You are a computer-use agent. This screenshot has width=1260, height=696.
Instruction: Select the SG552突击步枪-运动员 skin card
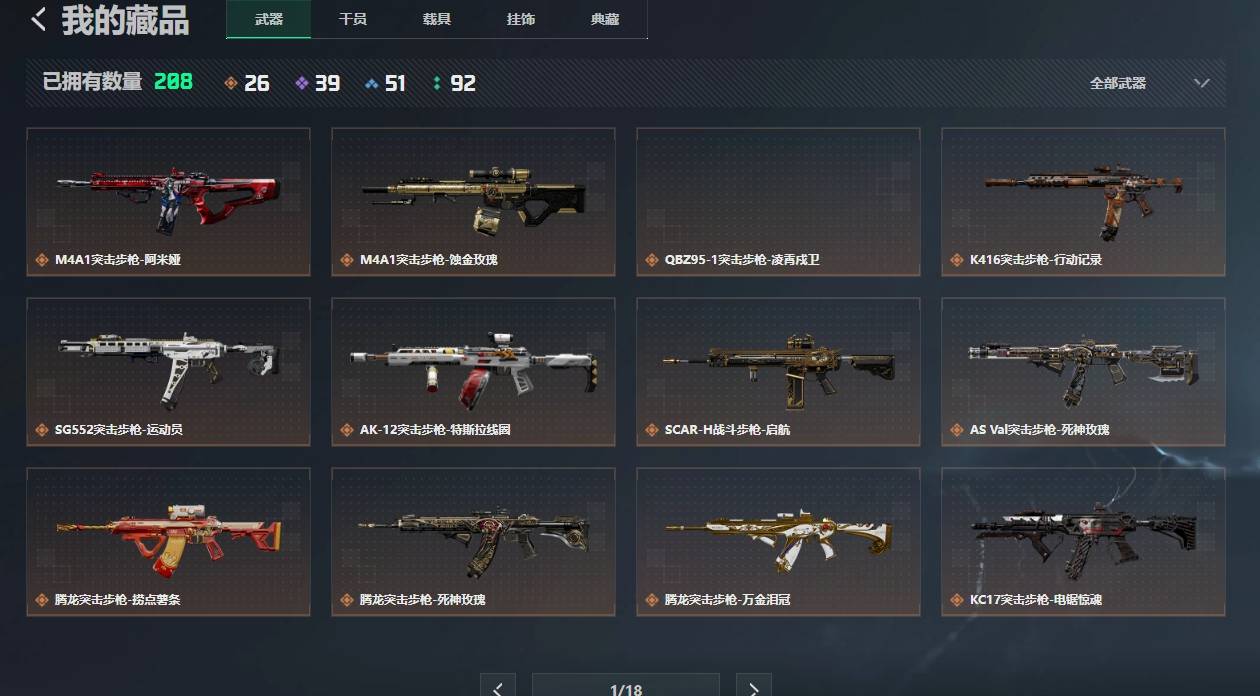(168, 371)
